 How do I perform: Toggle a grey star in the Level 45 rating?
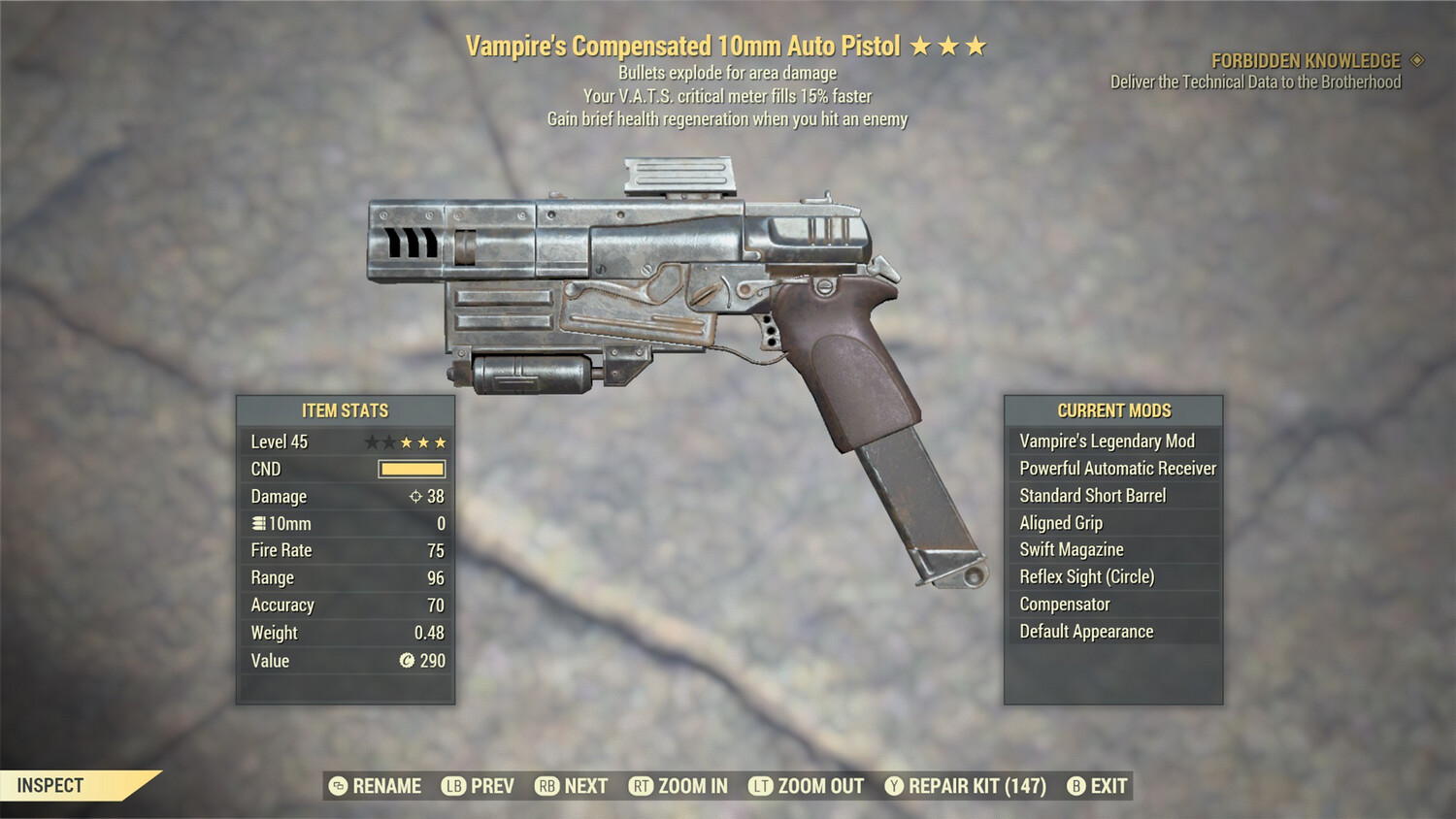[371, 442]
